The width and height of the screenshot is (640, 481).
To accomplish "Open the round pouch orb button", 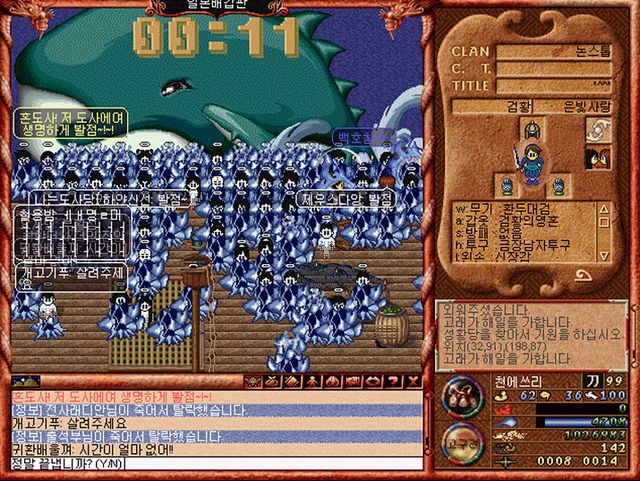I will (x=461, y=395).
